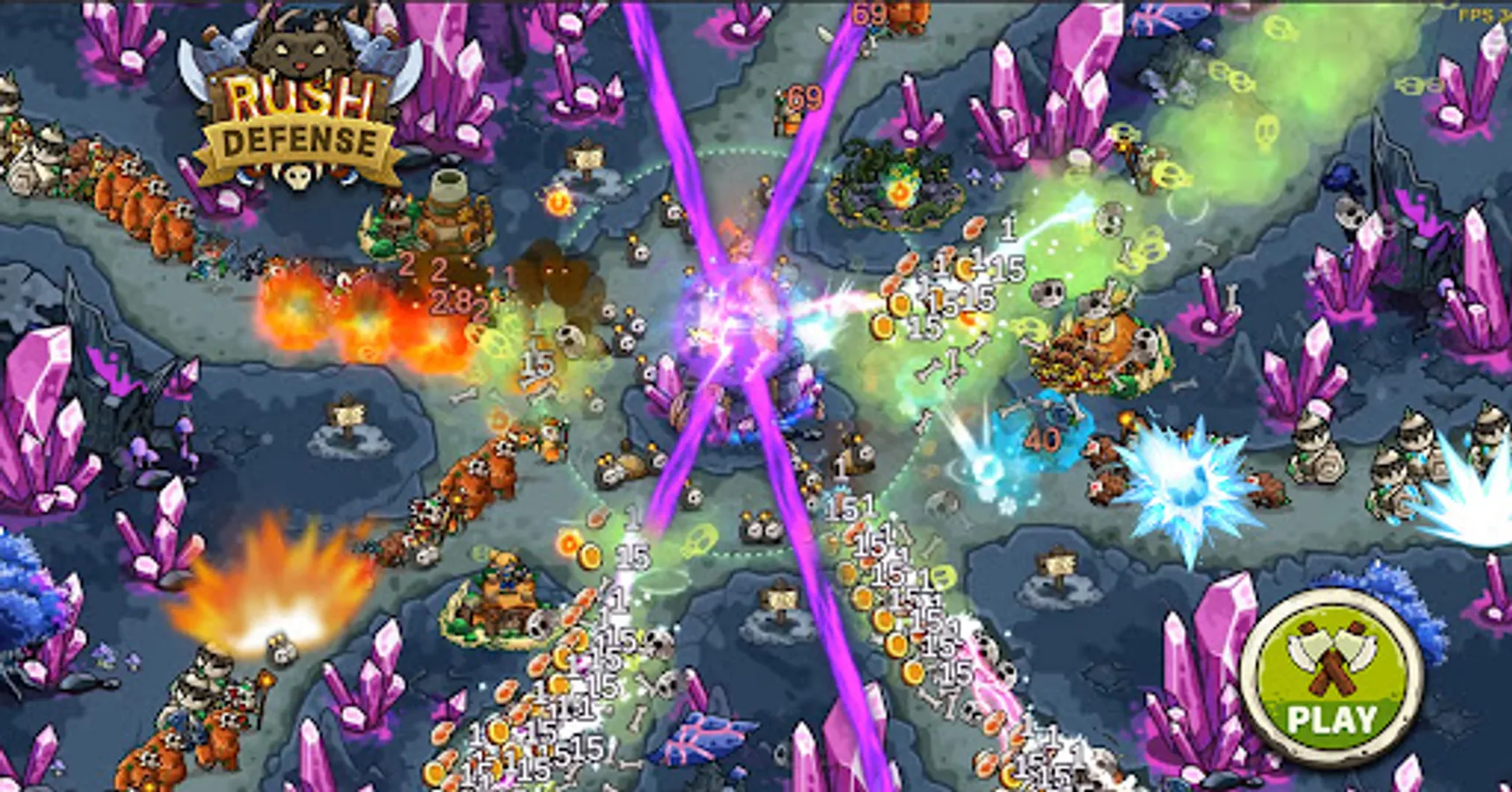Tap the skull ornament below the game logo
Screen dimensions: 1512x792
(296, 175)
